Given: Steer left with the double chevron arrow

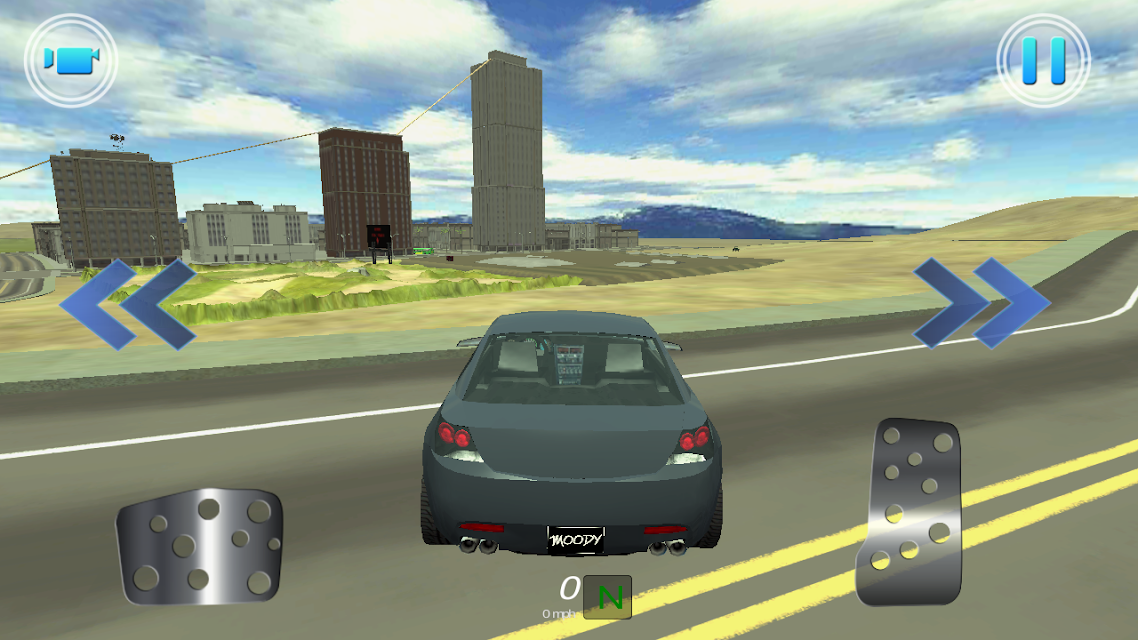Looking at the screenshot, I should pos(128,304).
